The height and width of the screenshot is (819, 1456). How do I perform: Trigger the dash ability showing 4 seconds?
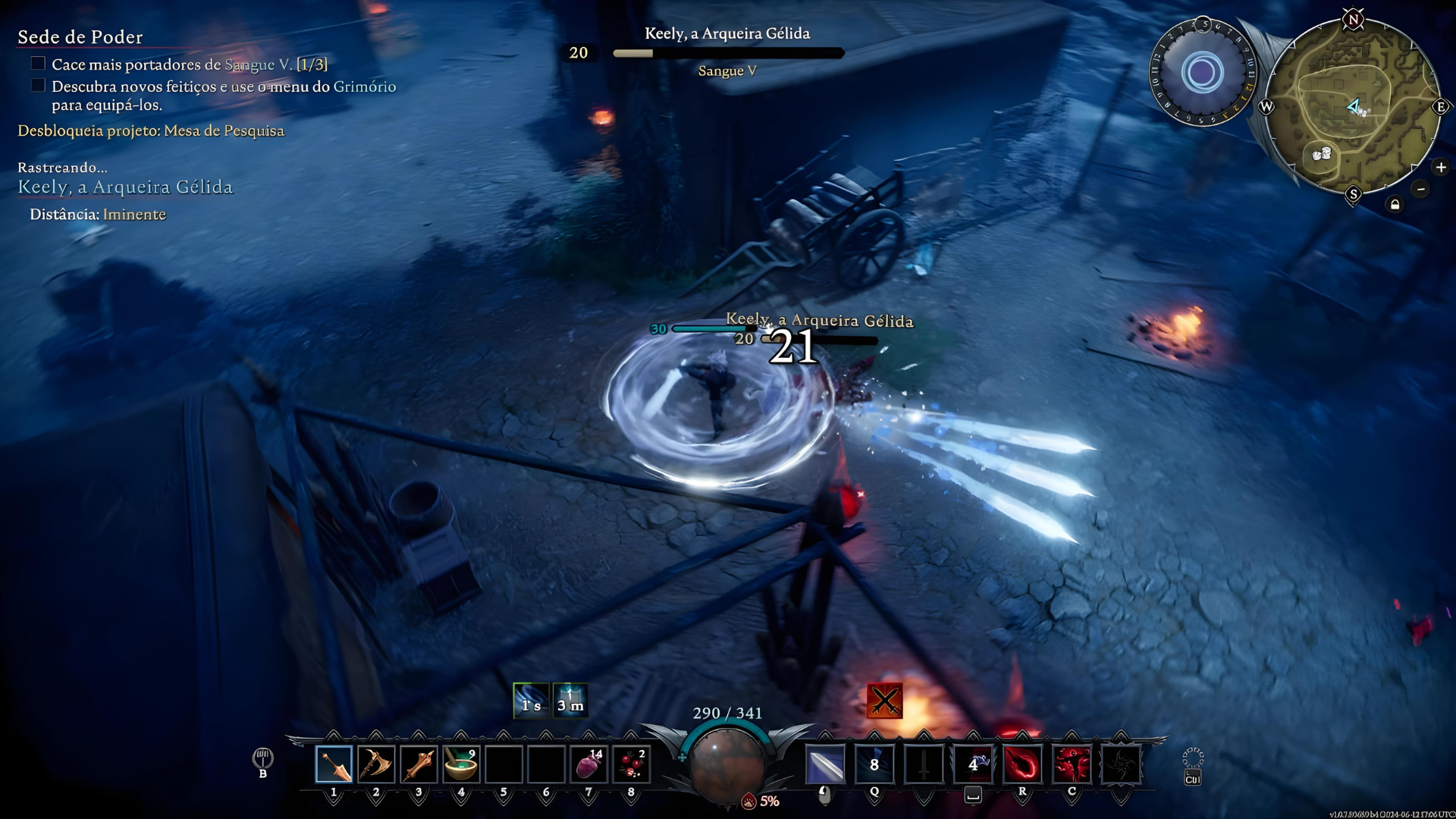[x=973, y=764]
